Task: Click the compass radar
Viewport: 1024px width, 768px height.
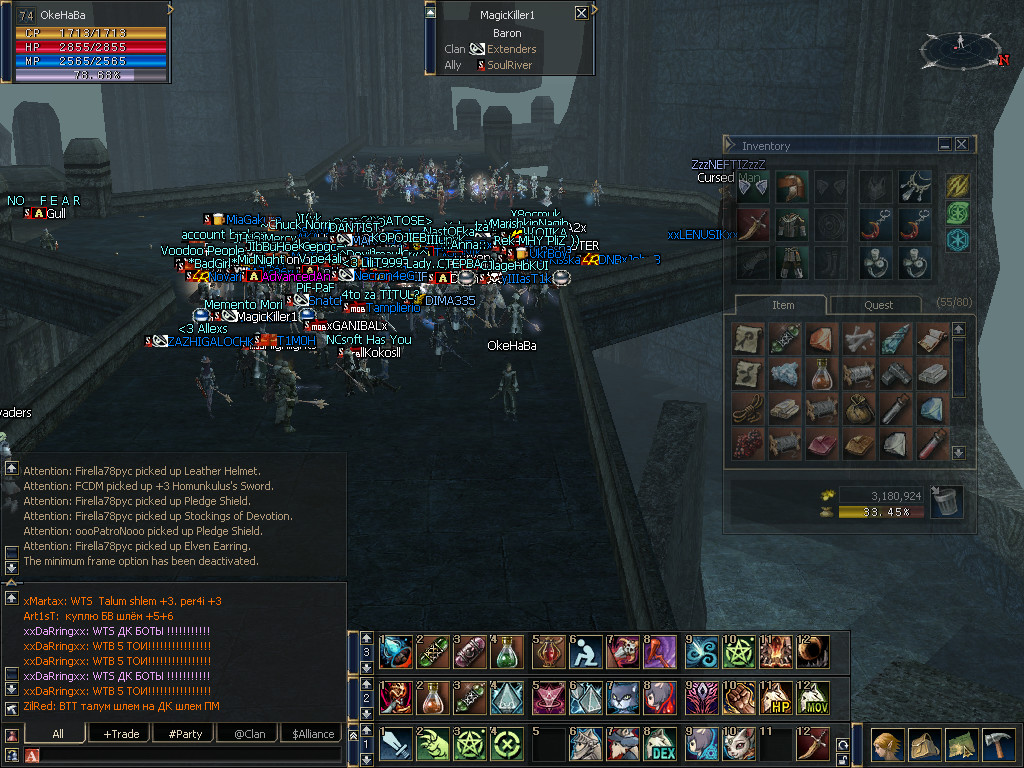Action: click(960, 47)
